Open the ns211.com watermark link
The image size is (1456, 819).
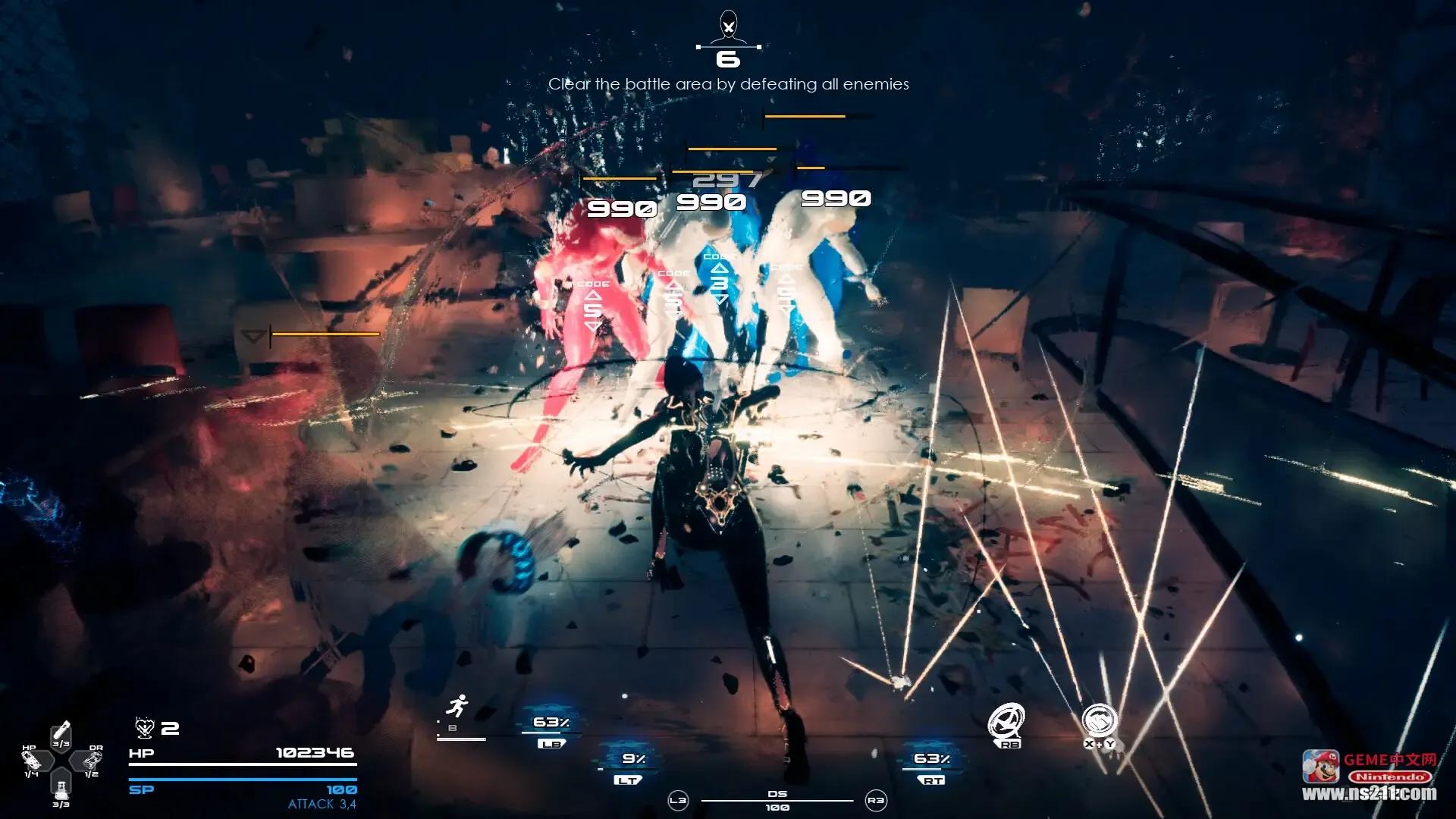tap(1369, 794)
